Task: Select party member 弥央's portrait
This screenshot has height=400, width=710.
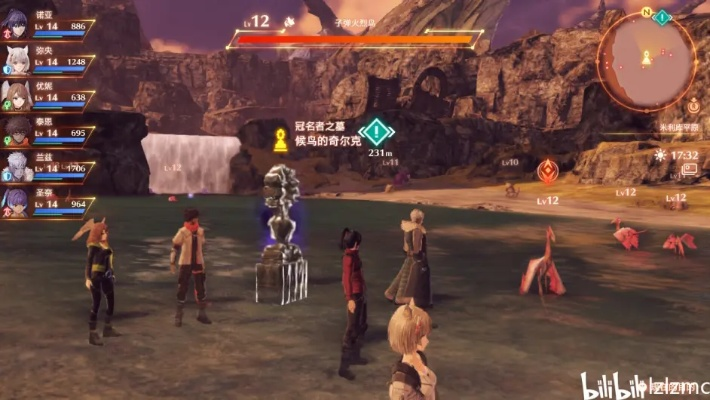Action: [x=17, y=62]
